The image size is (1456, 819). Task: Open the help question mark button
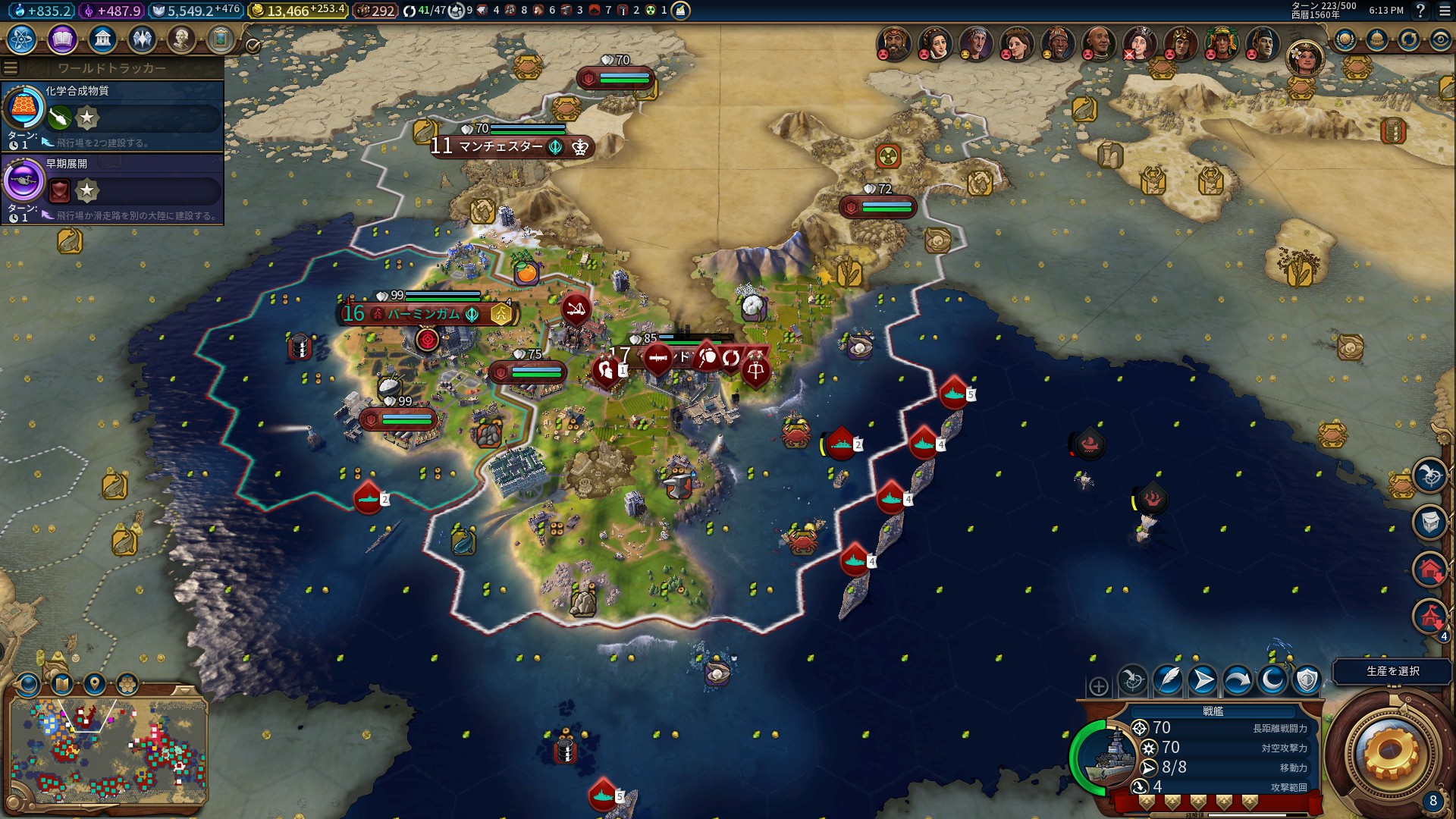[1420, 11]
